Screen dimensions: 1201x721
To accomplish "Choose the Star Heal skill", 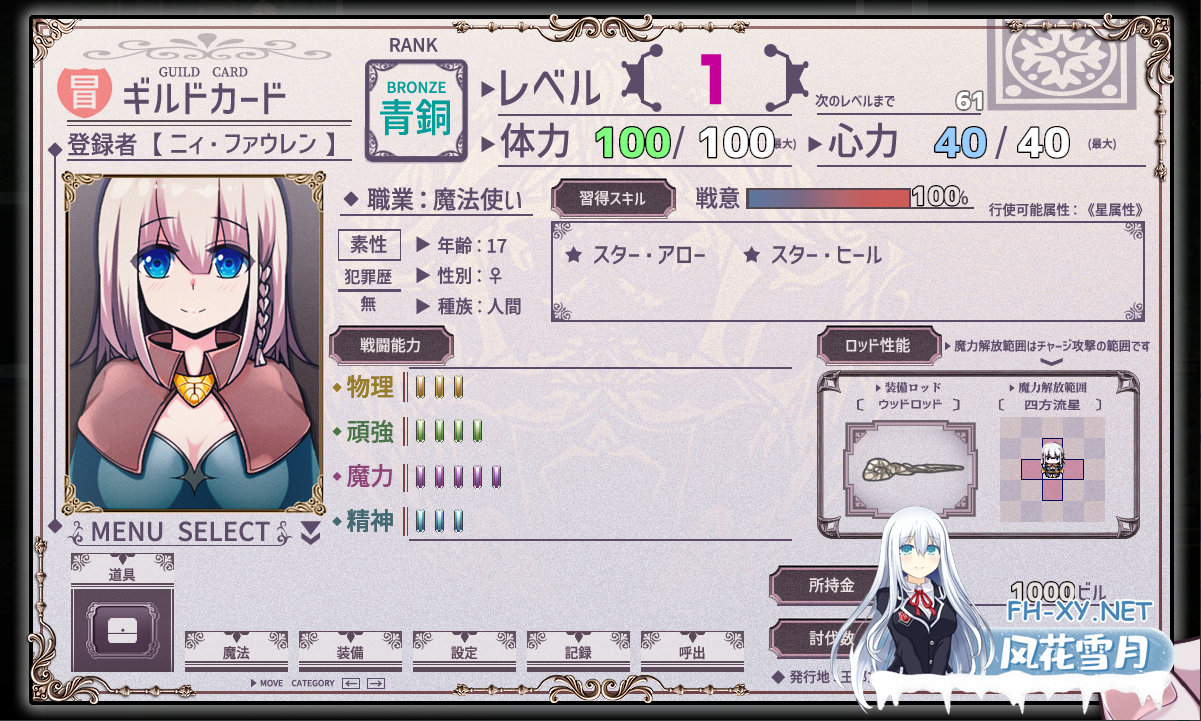I will [x=813, y=256].
